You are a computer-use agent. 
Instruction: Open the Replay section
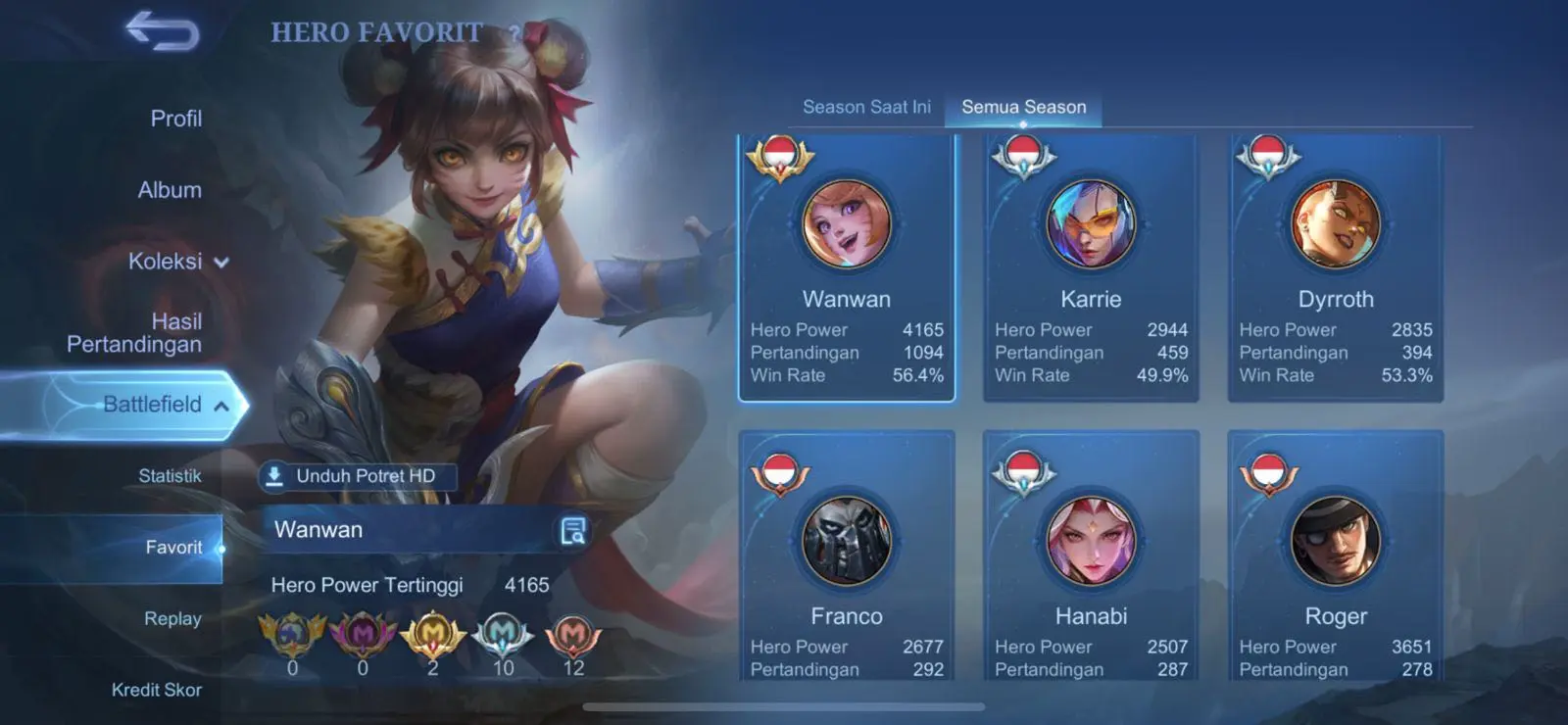click(x=172, y=619)
